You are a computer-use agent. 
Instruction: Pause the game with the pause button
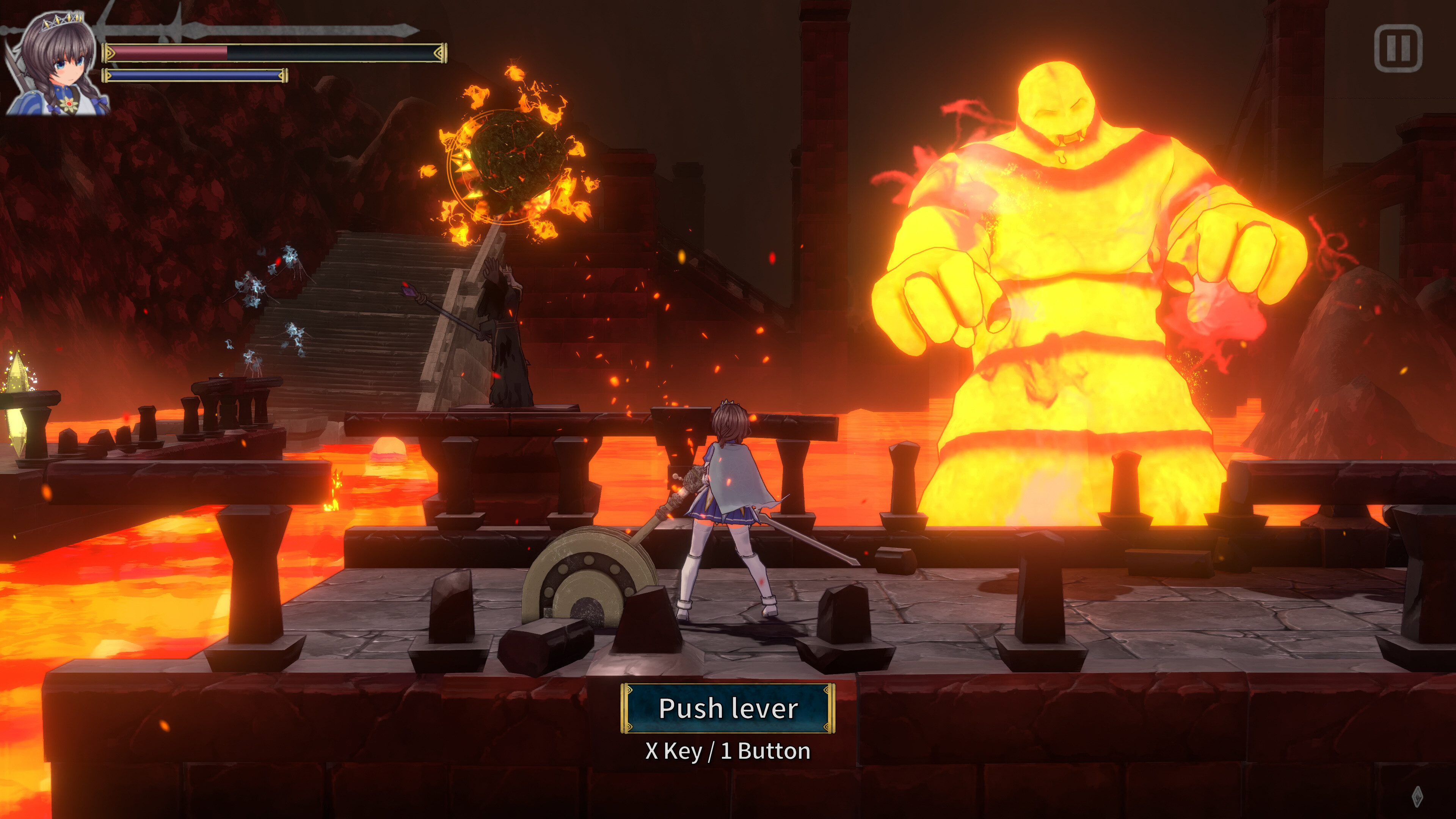[1398, 48]
